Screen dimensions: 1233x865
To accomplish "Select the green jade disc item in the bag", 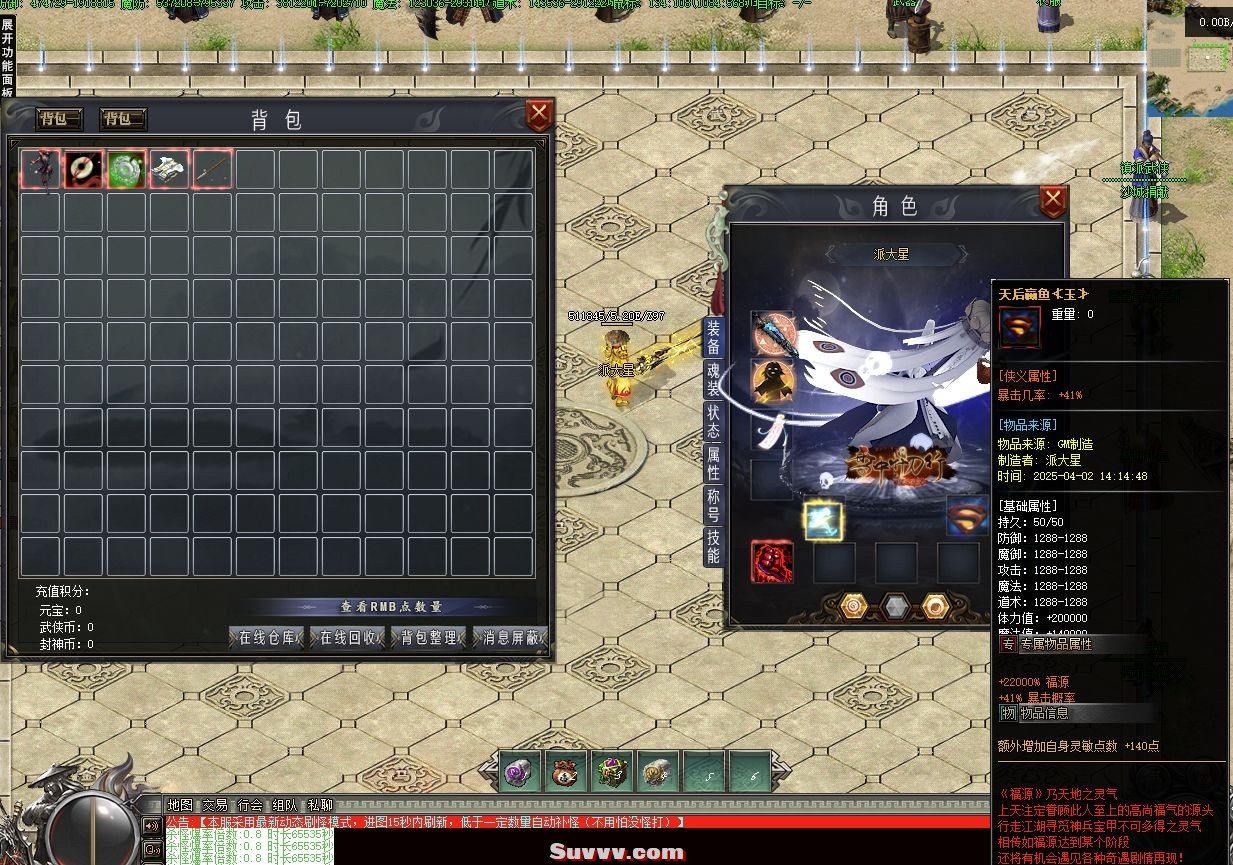I will 127,169.
